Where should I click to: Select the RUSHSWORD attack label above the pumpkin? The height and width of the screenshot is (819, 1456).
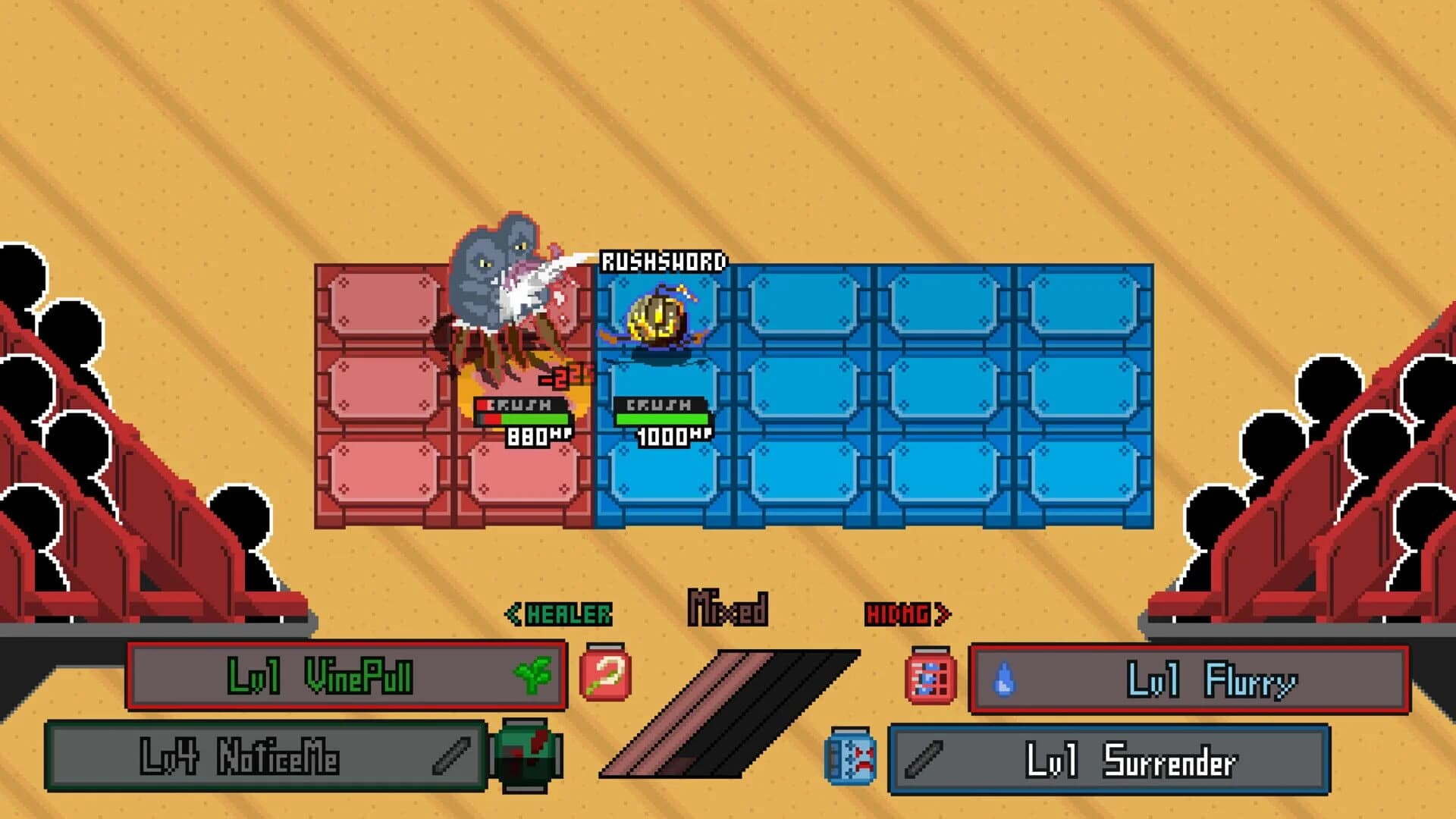(662, 259)
